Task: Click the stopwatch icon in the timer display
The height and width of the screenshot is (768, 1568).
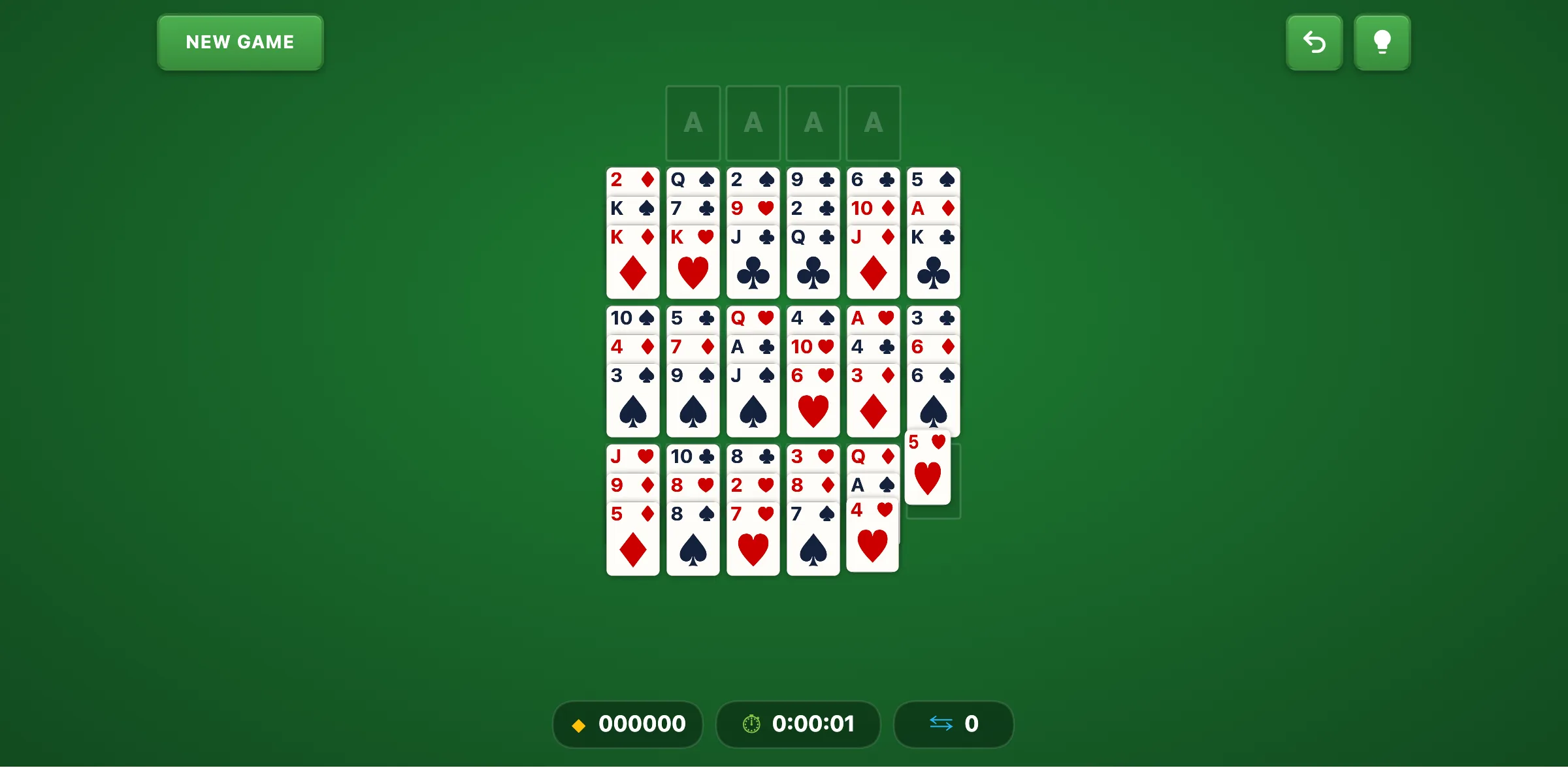Action: point(751,724)
